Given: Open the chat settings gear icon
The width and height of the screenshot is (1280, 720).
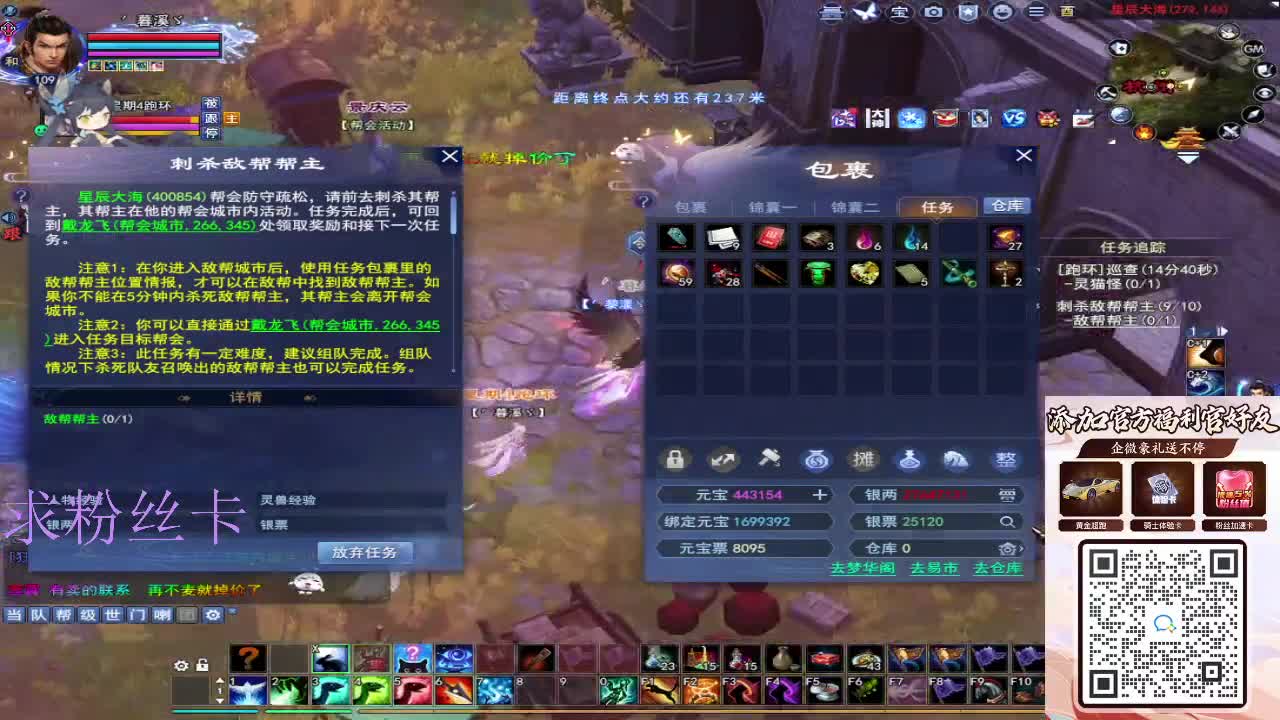Looking at the screenshot, I should [213, 616].
